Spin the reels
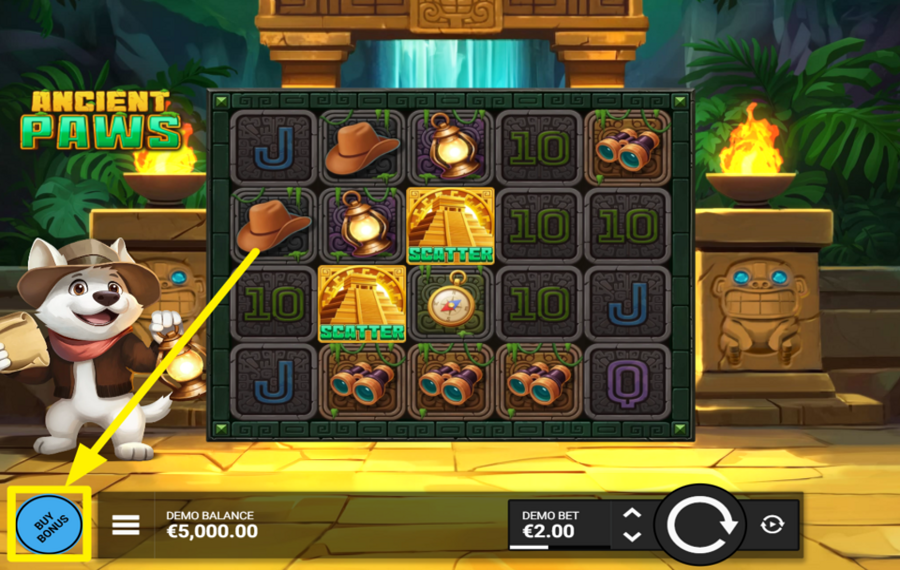 tap(699, 524)
